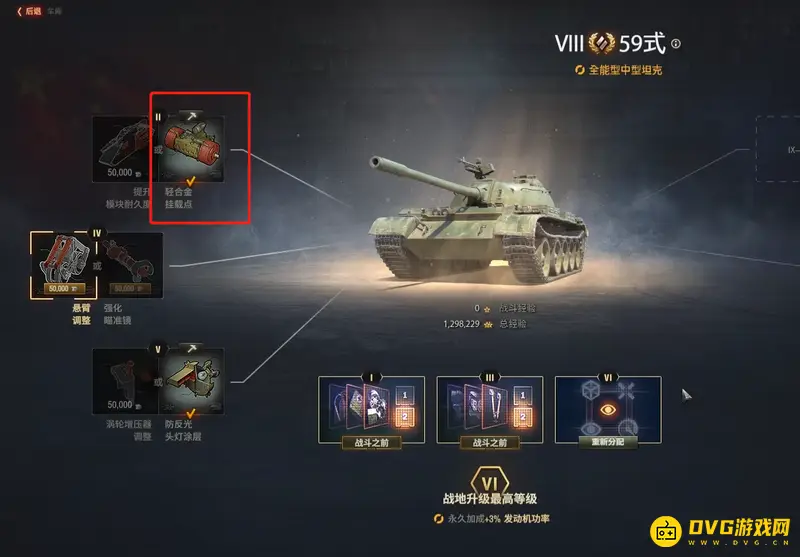The height and width of the screenshot is (557, 800).
Task: Open the level III 战斗之前 loadout panel
Action: (490, 410)
